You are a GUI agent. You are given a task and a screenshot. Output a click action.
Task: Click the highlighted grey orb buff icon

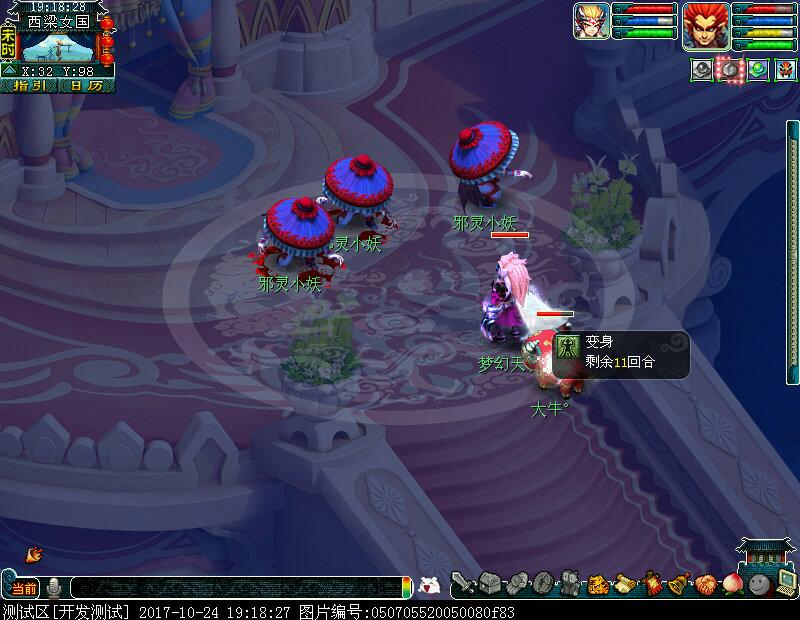[731, 70]
